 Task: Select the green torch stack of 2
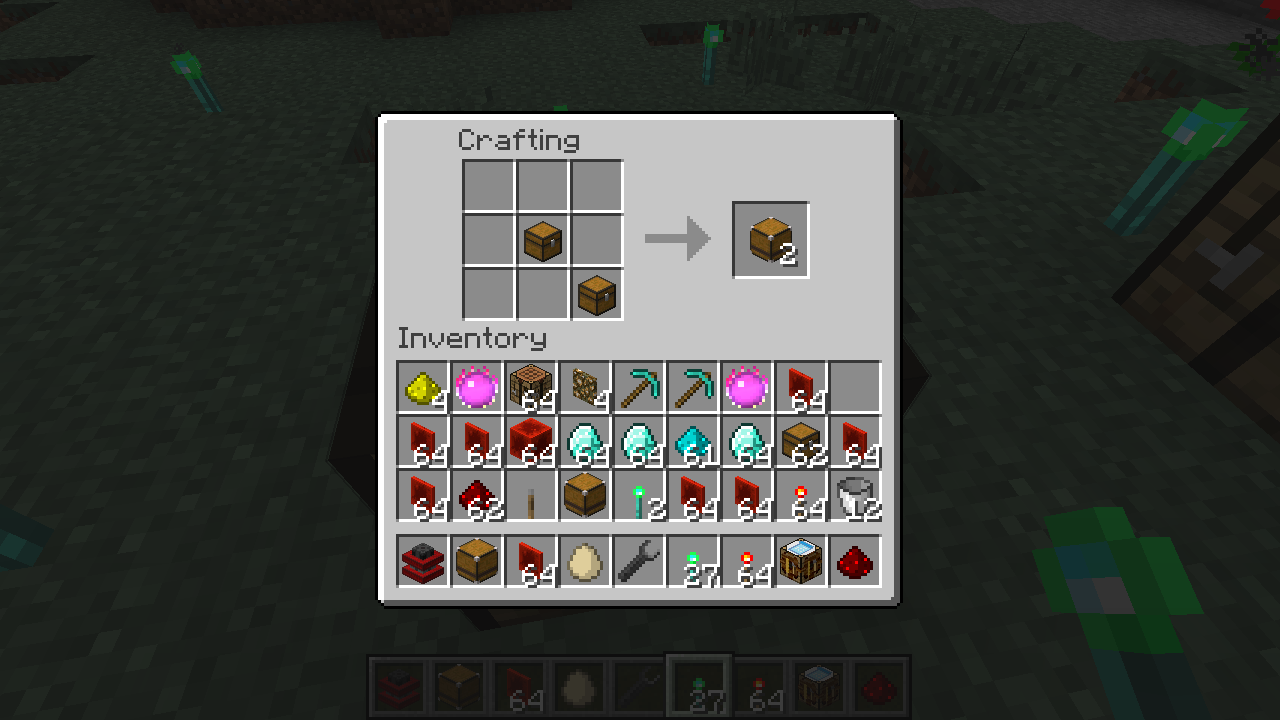tap(639, 495)
